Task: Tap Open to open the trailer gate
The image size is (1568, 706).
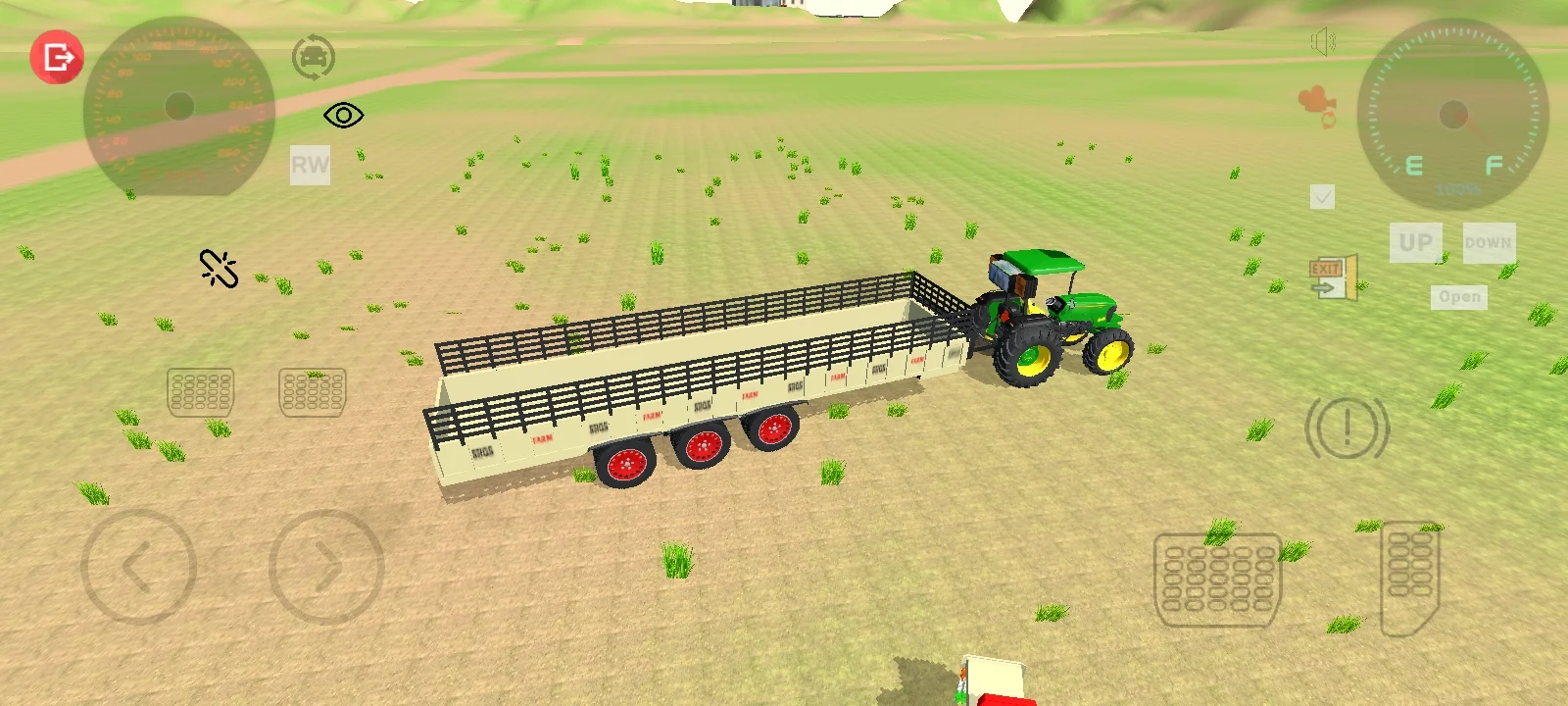Action: [x=1458, y=296]
